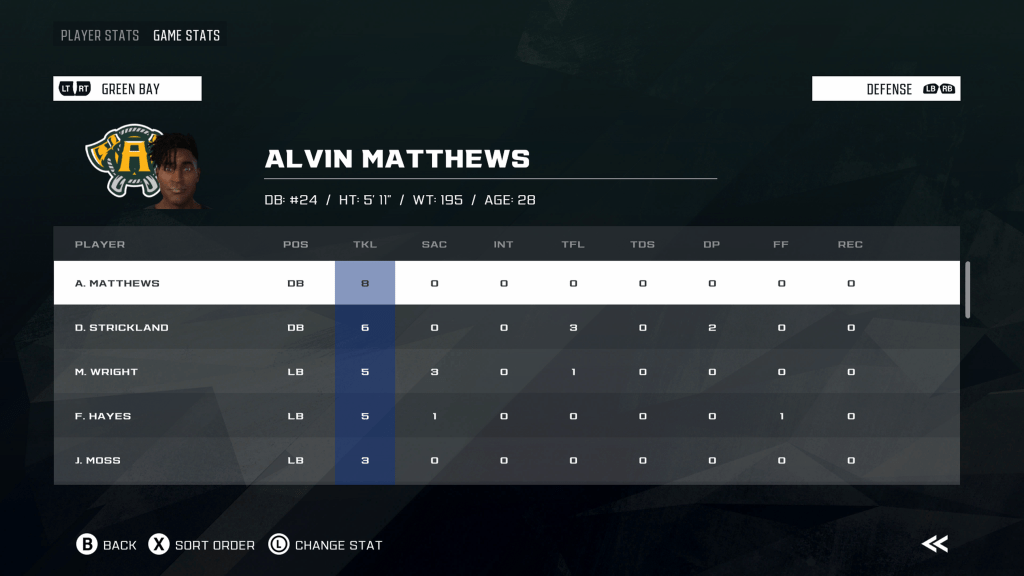
Task: Sort by the SAC column header
Action: (434, 244)
